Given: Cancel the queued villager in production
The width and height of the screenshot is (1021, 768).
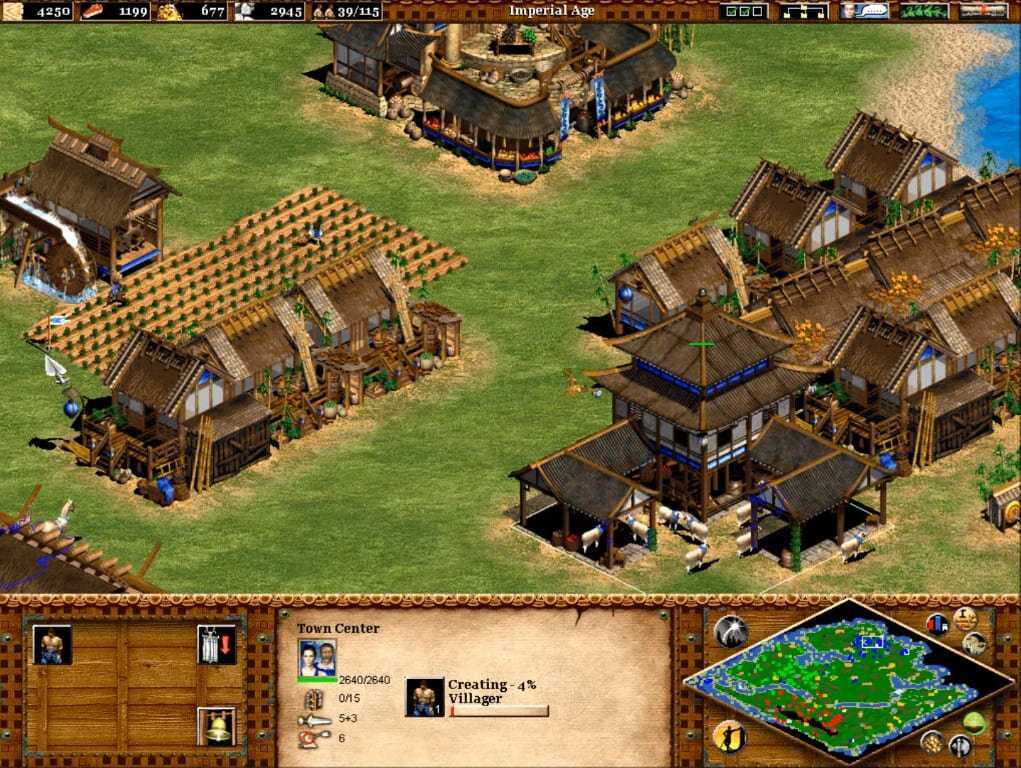Looking at the screenshot, I should [x=424, y=697].
